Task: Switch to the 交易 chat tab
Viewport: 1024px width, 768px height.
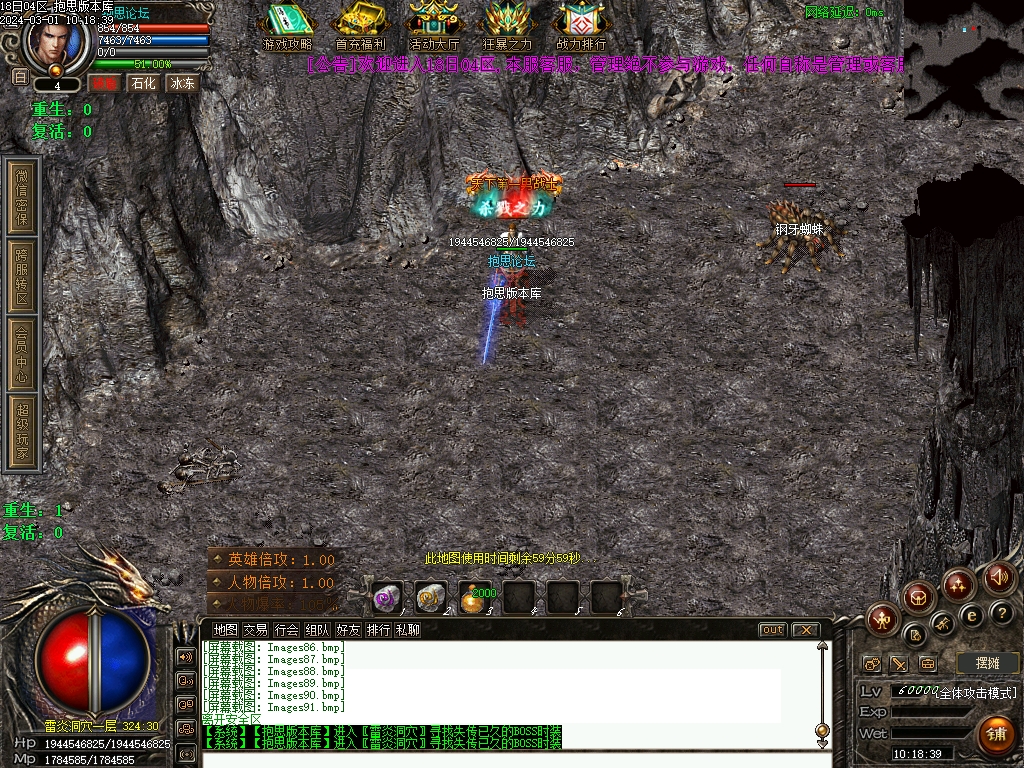Action: (x=256, y=630)
